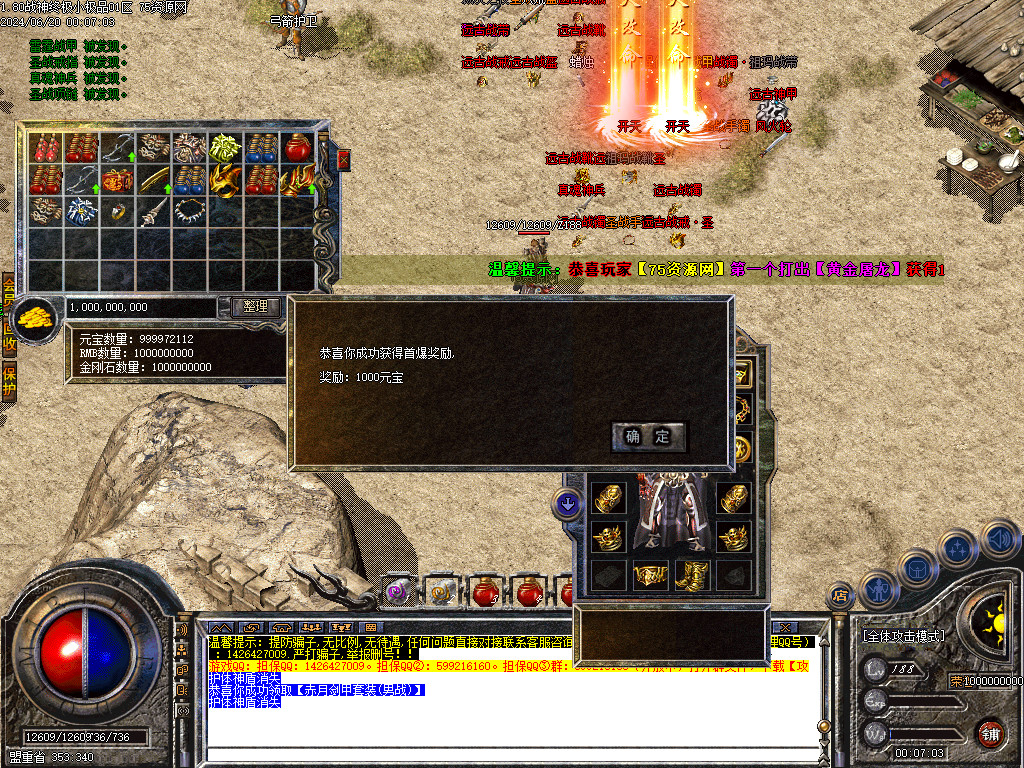
Task: Pick the red gift box item
Action: coord(117,181)
